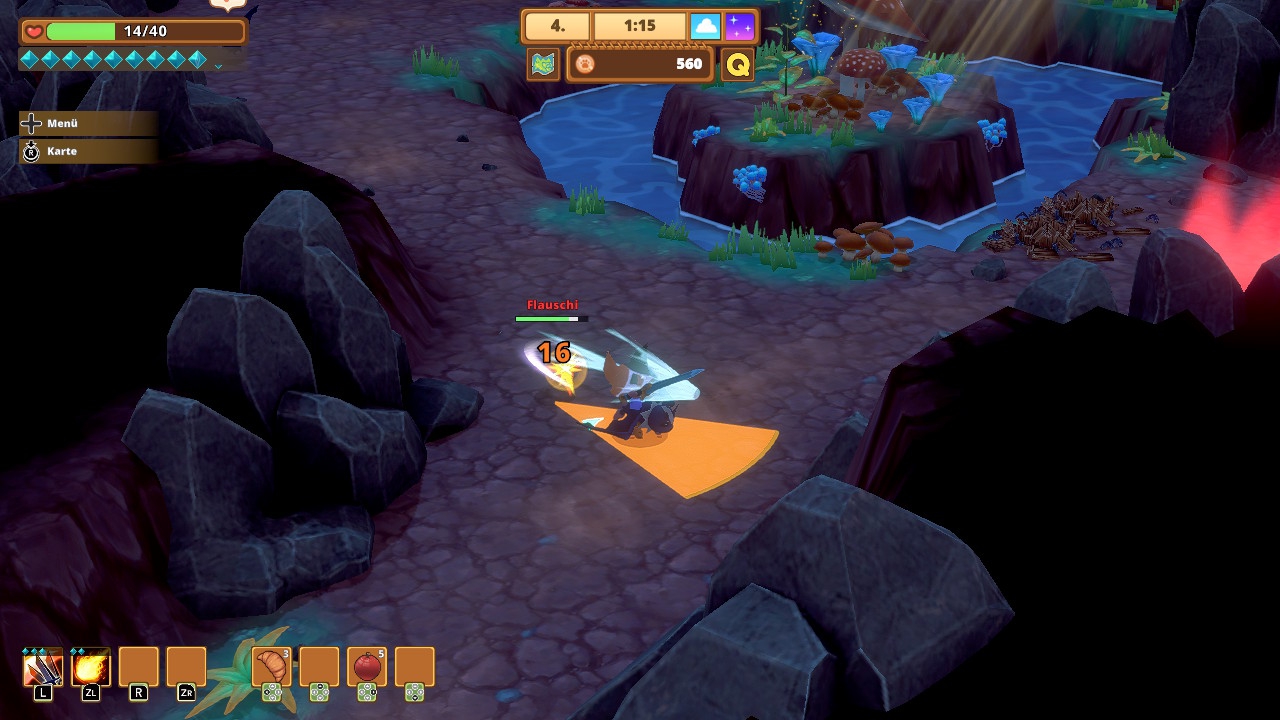This screenshot has height=720, width=1280.
Task: Open the Menü entry
Action: (x=62, y=123)
